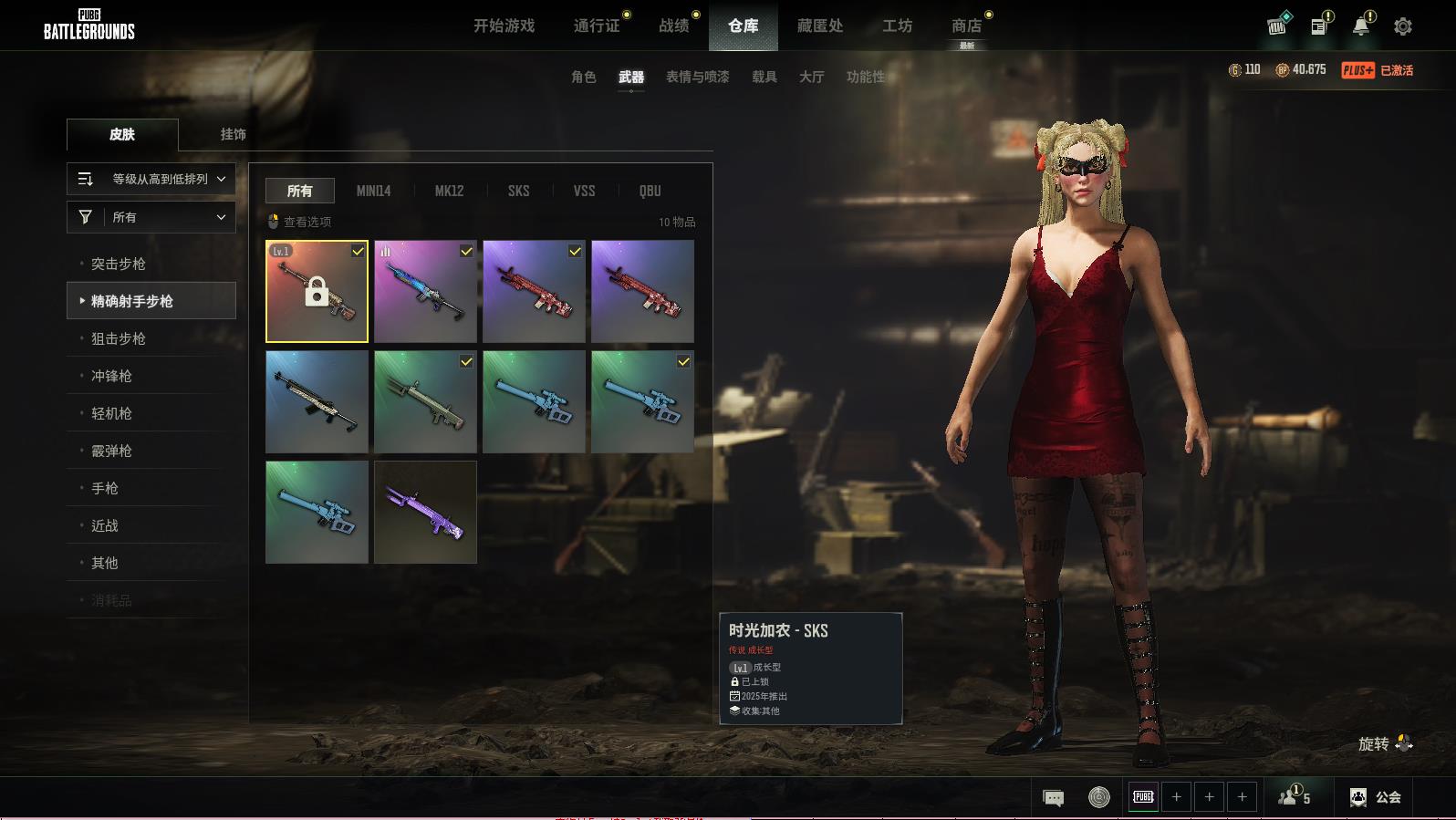Open the 藏匿处 menu

(819, 26)
